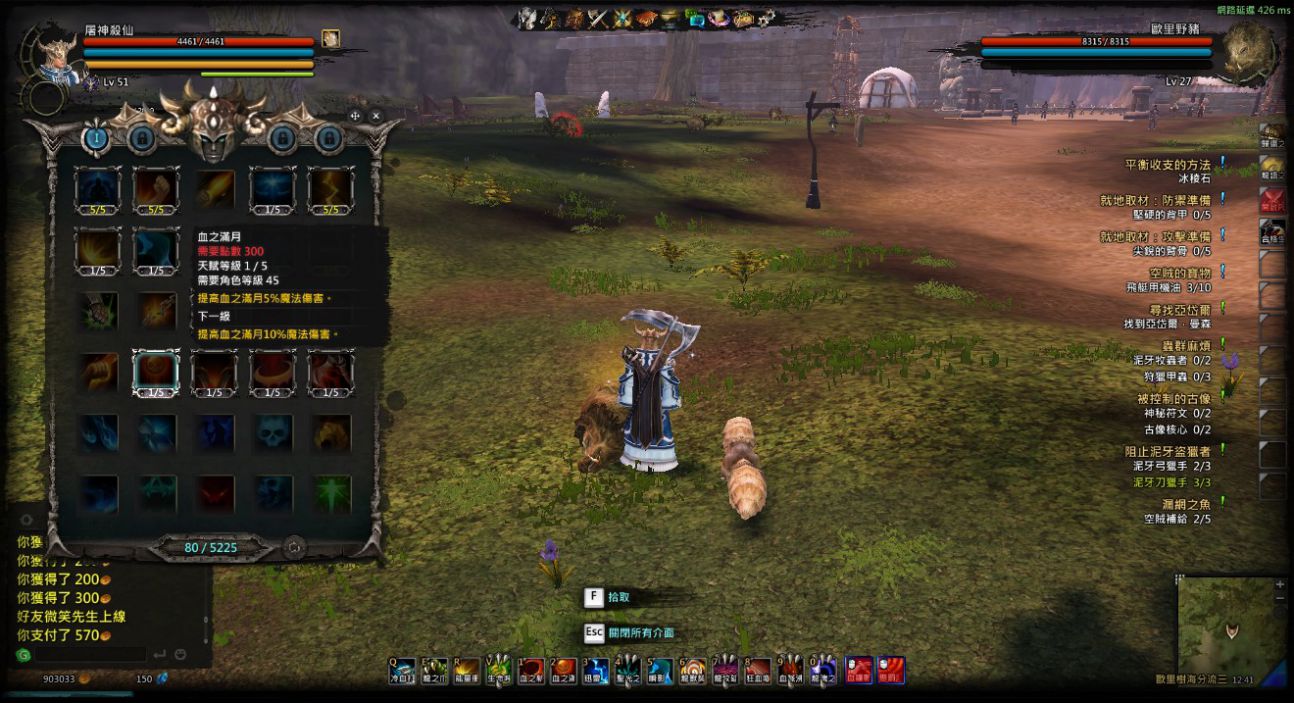The width and height of the screenshot is (1294, 703).
Task: Choose the yellow lightning bolt talent
Action: click(x=330, y=188)
